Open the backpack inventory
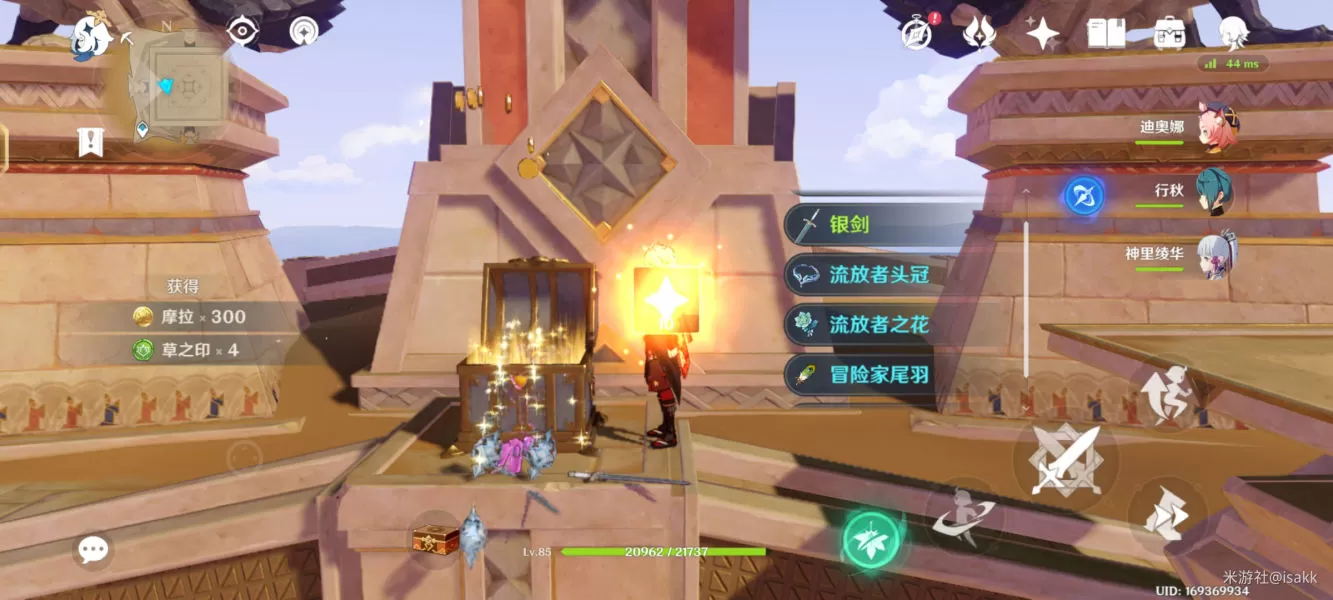This screenshot has height=600, width=1333. pyautogui.click(x=1169, y=33)
